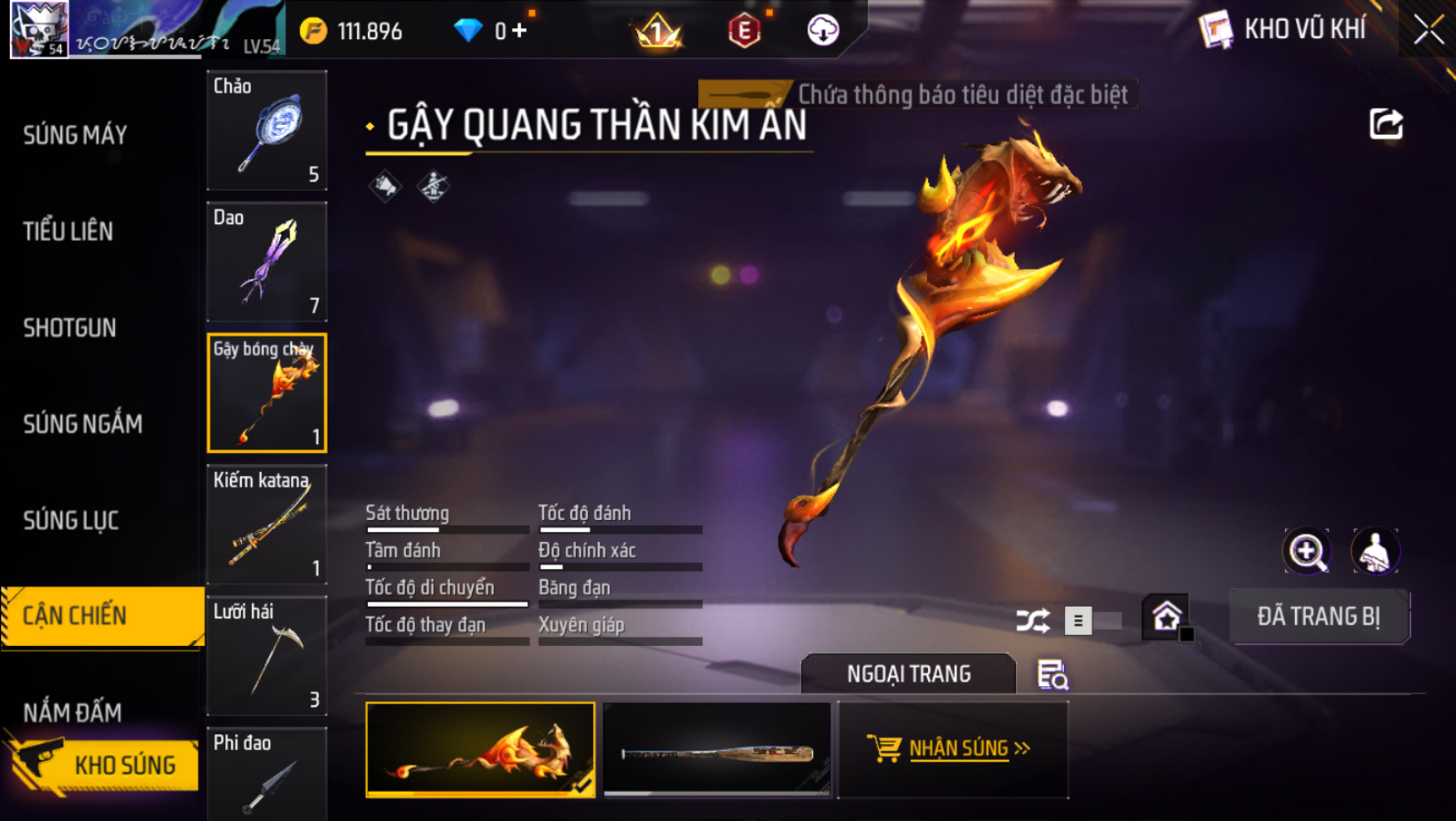The image size is (1456, 821).
Task: Choose the SÚNG LỤC category
Action: click(x=71, y=521)
